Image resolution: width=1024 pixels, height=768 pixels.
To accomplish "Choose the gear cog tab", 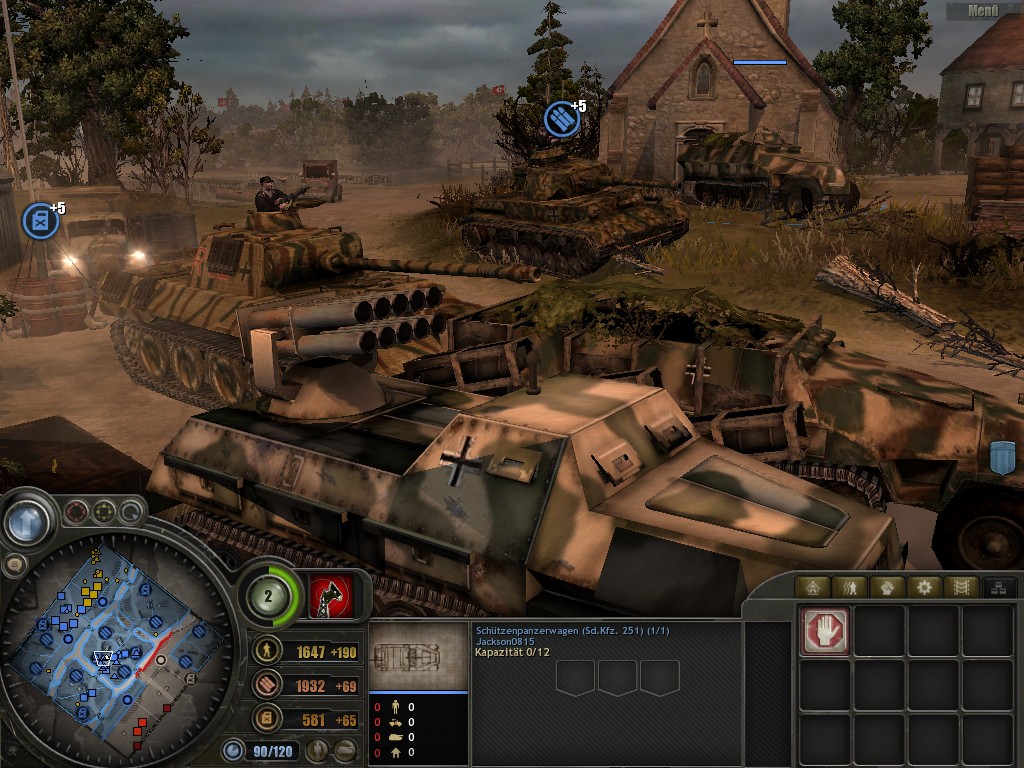I will coord(923,587).
